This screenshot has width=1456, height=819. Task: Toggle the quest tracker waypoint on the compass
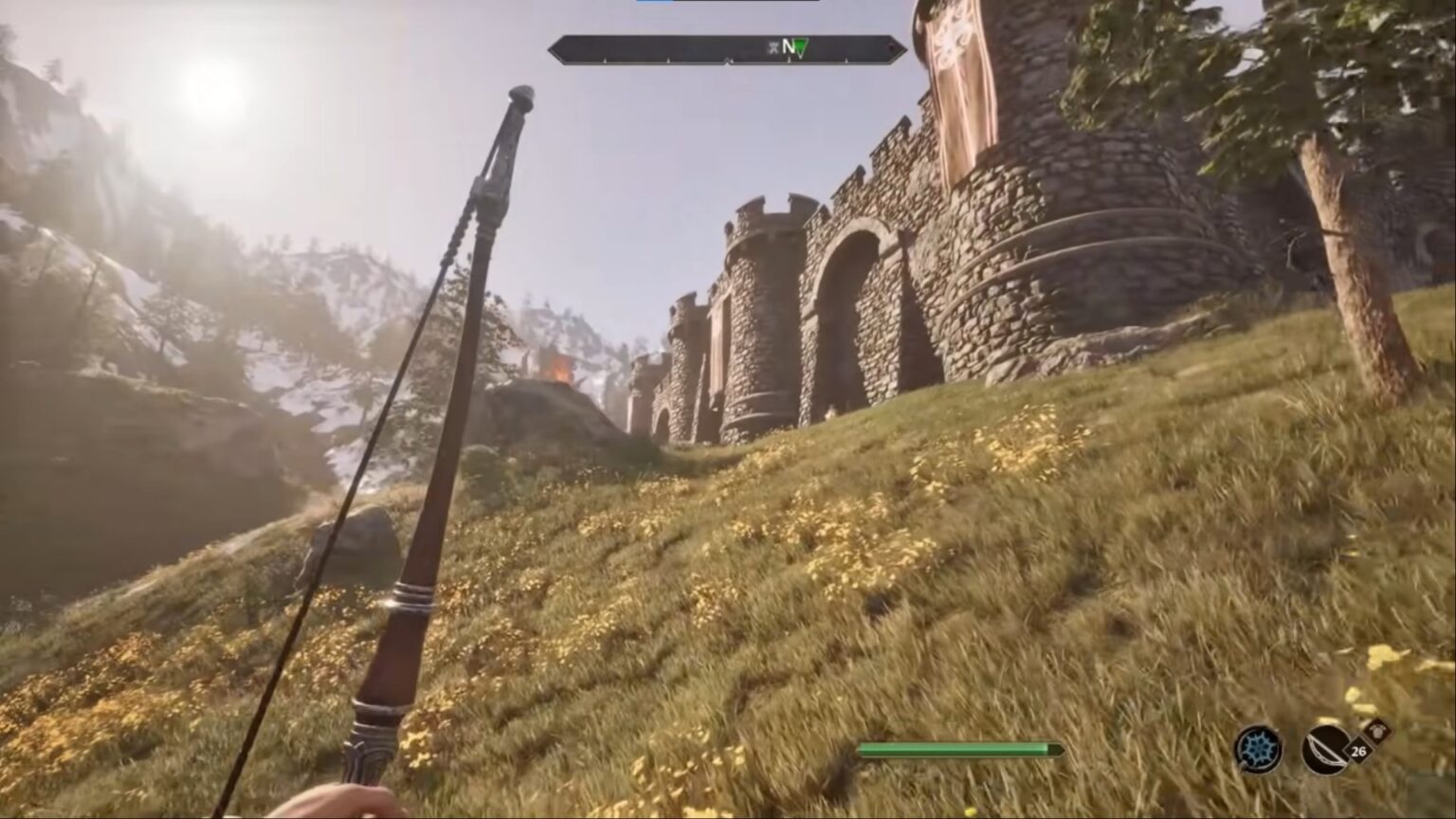802,48
